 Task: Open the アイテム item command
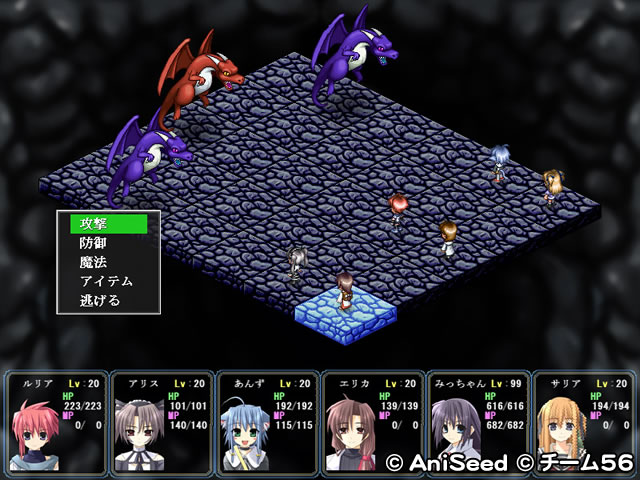click(108, 281)
